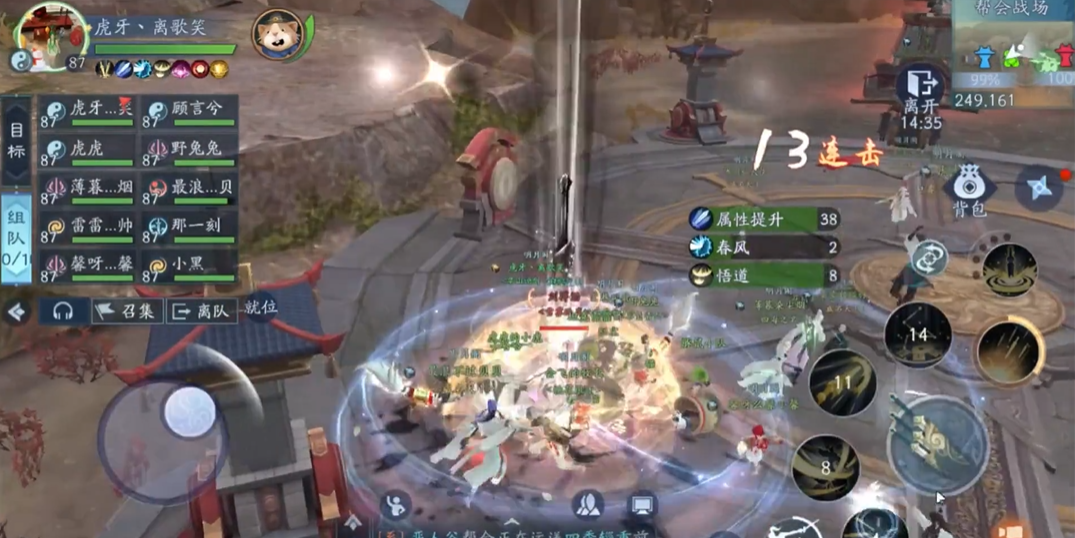Click the cat pet portrait

(x=278, y=36)
